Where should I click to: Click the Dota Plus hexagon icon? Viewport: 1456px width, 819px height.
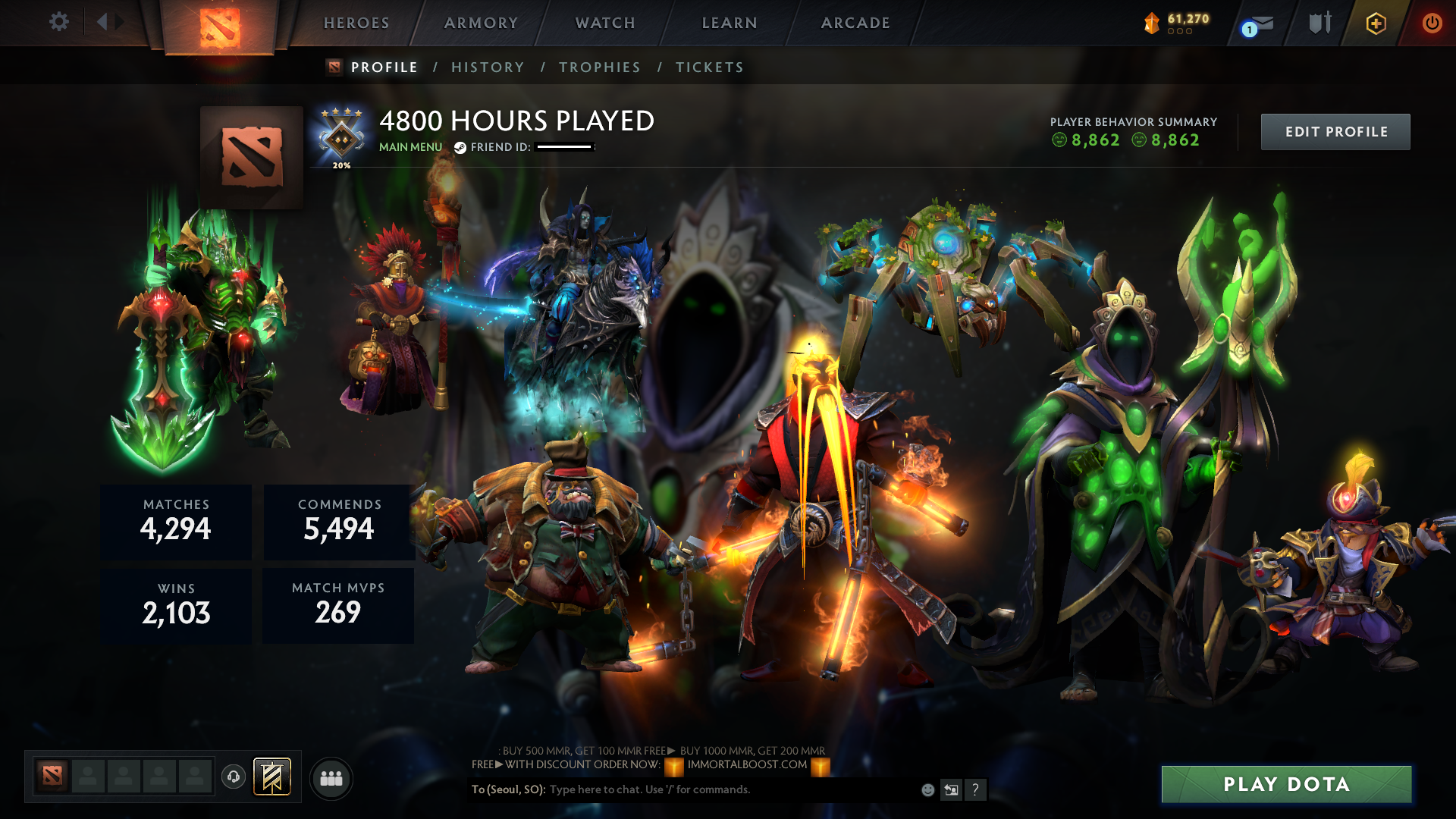point(1375,23)
